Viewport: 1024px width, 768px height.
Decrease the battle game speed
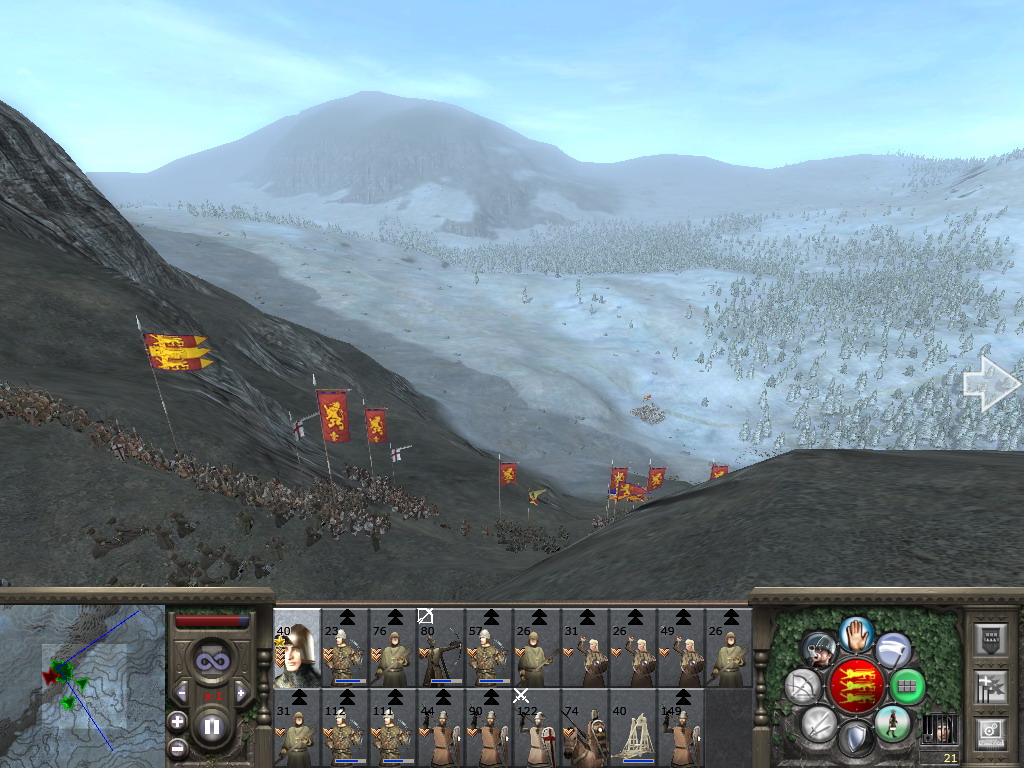(182, 692)
